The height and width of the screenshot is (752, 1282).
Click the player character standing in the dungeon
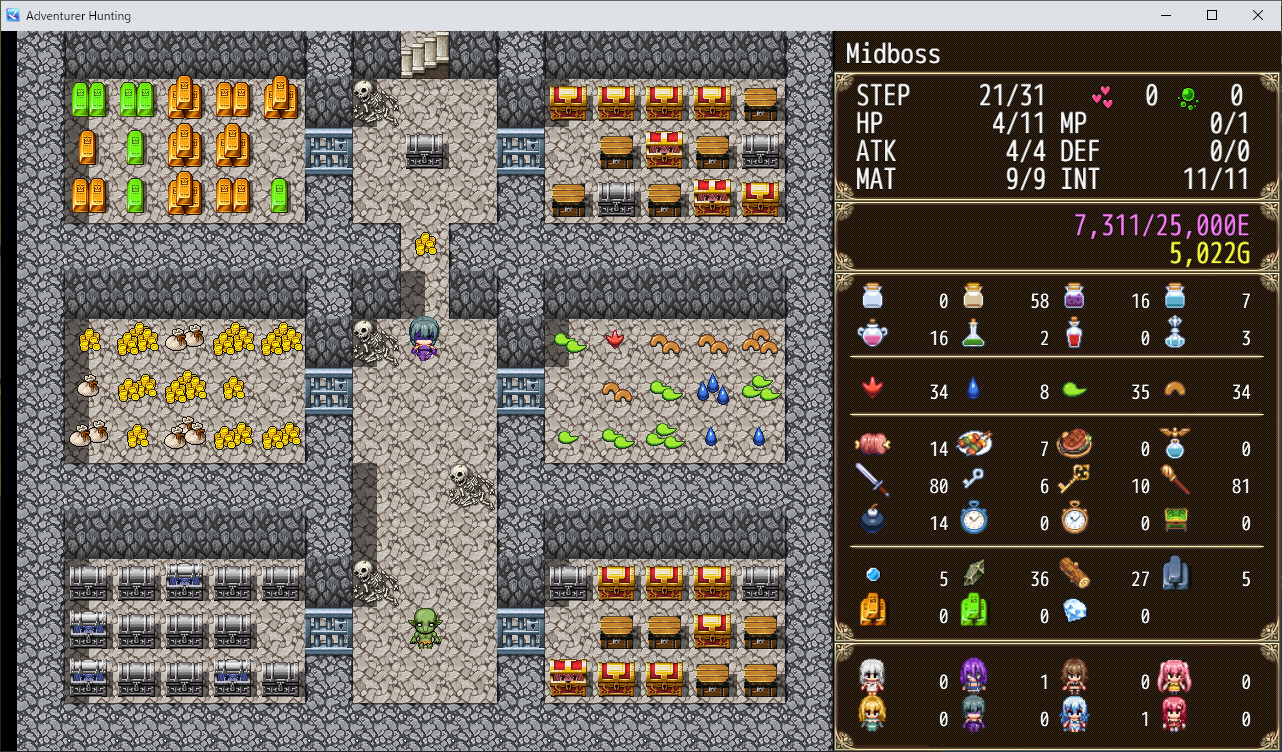pyautogui.click(x=425, y=340)
